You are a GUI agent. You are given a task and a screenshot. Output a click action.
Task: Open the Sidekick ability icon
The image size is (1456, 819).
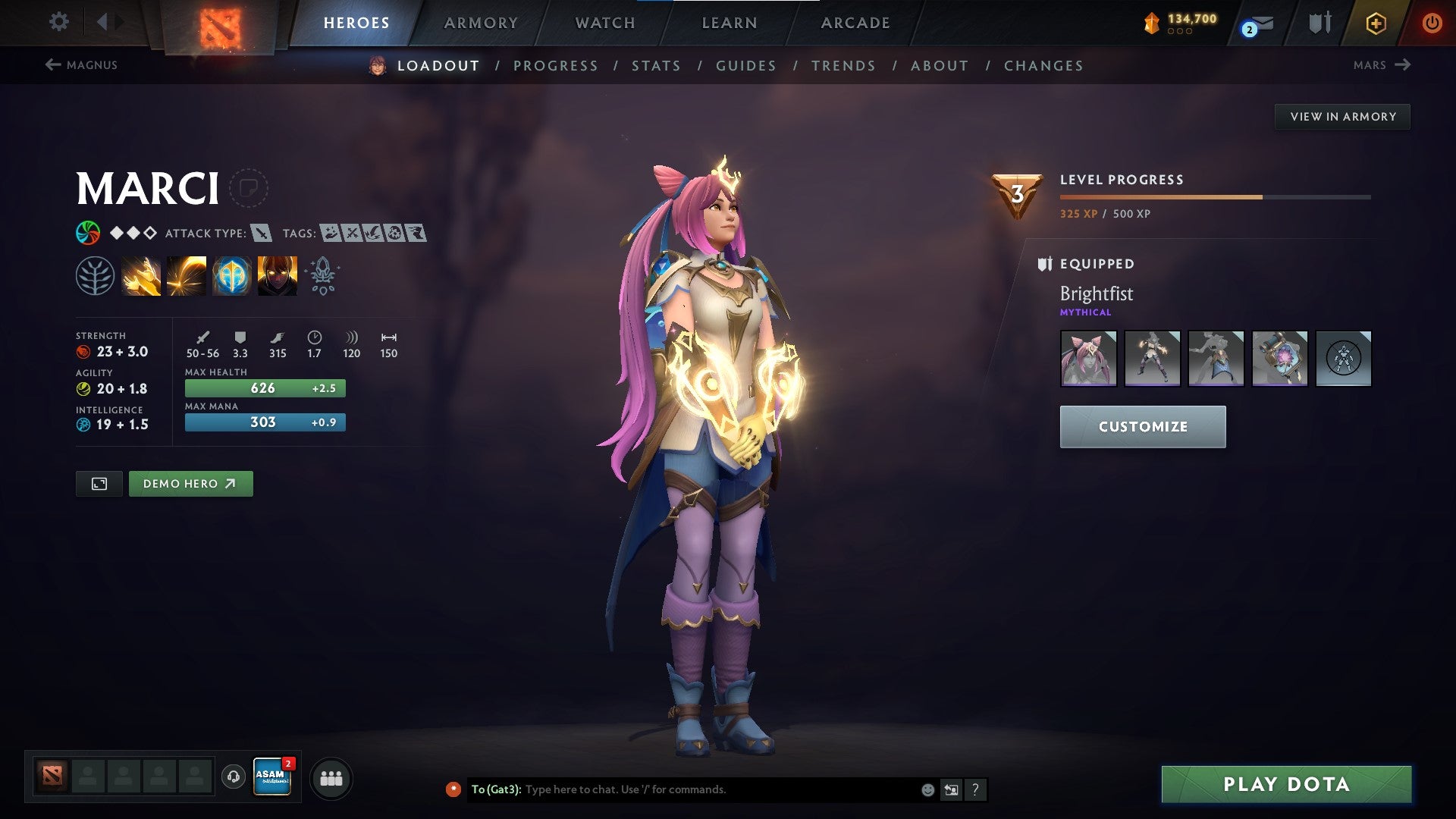(x=231, y=275)
